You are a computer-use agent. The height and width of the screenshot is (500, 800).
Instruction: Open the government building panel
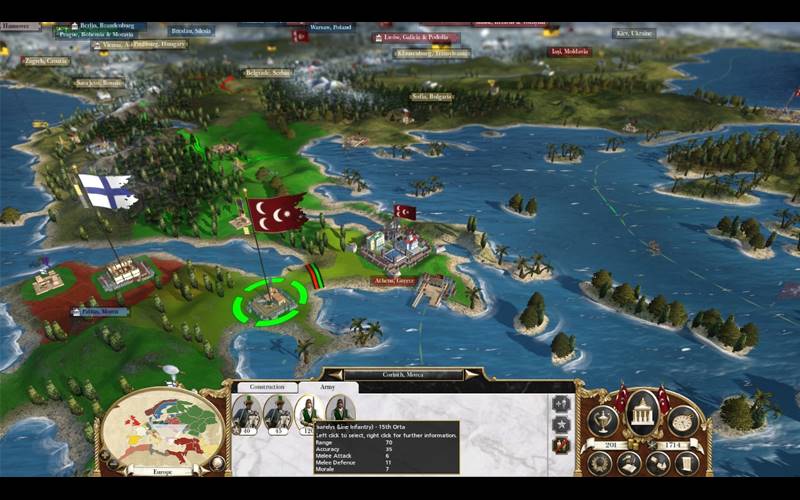click(641, 412)
